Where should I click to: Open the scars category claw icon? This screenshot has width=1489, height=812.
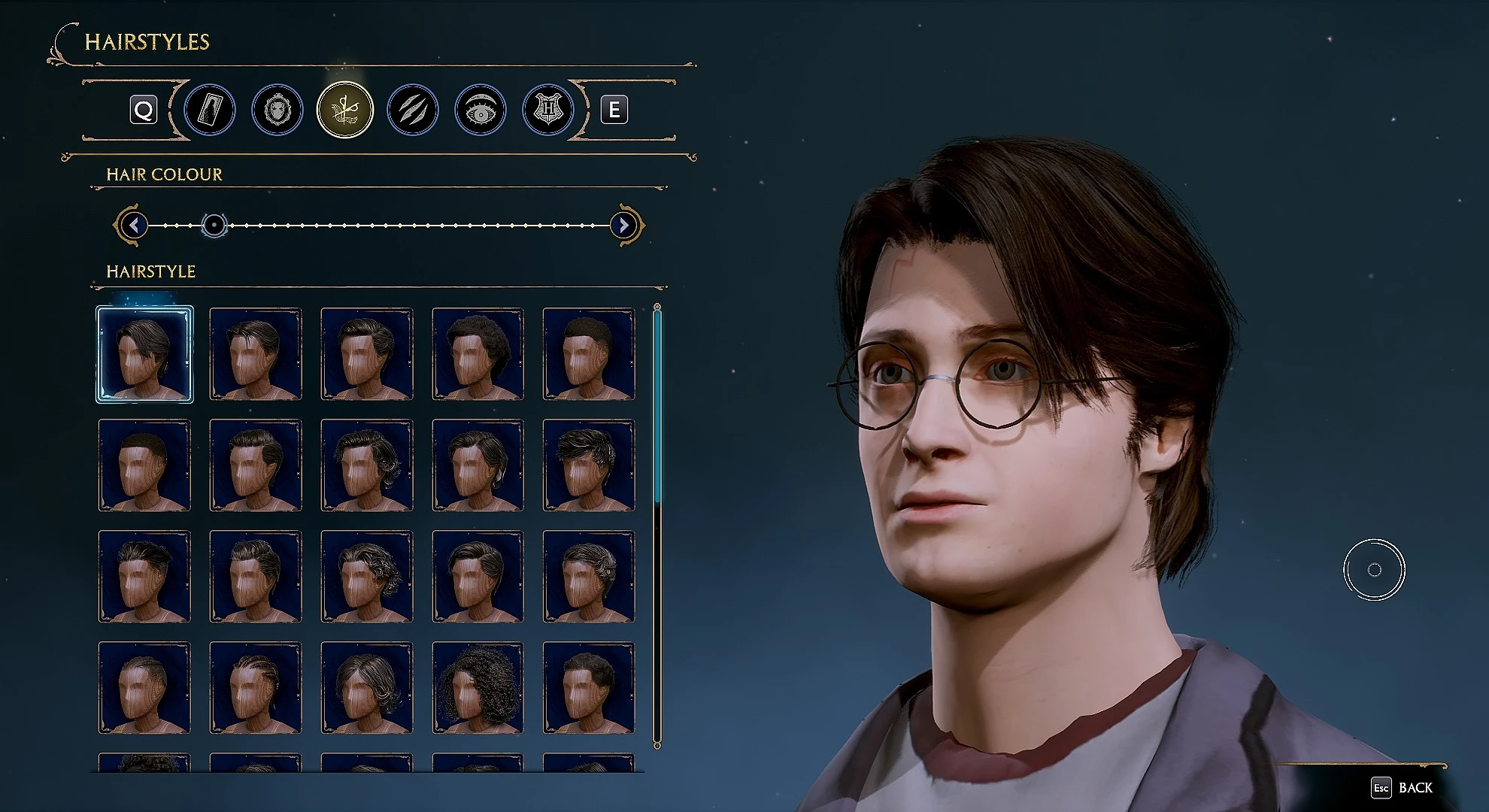click(x=411, y=109)
